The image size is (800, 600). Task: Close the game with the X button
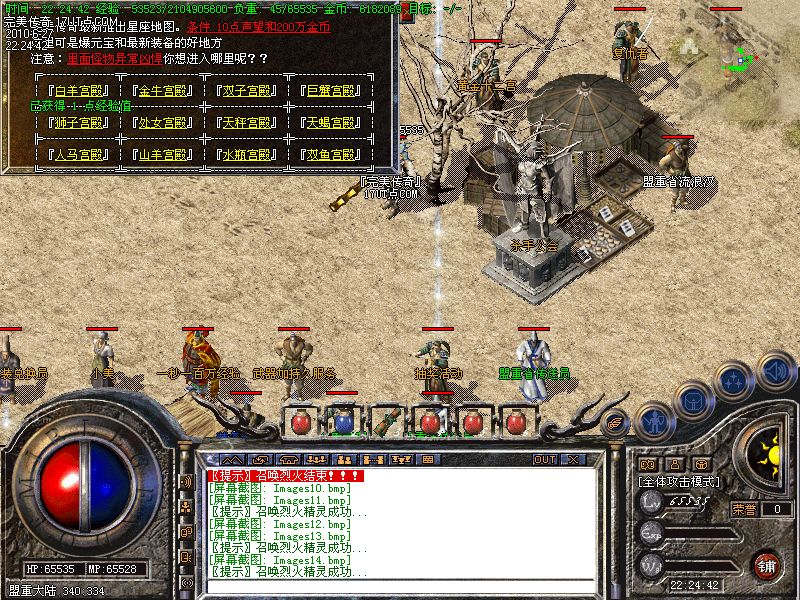click(574, 459)
